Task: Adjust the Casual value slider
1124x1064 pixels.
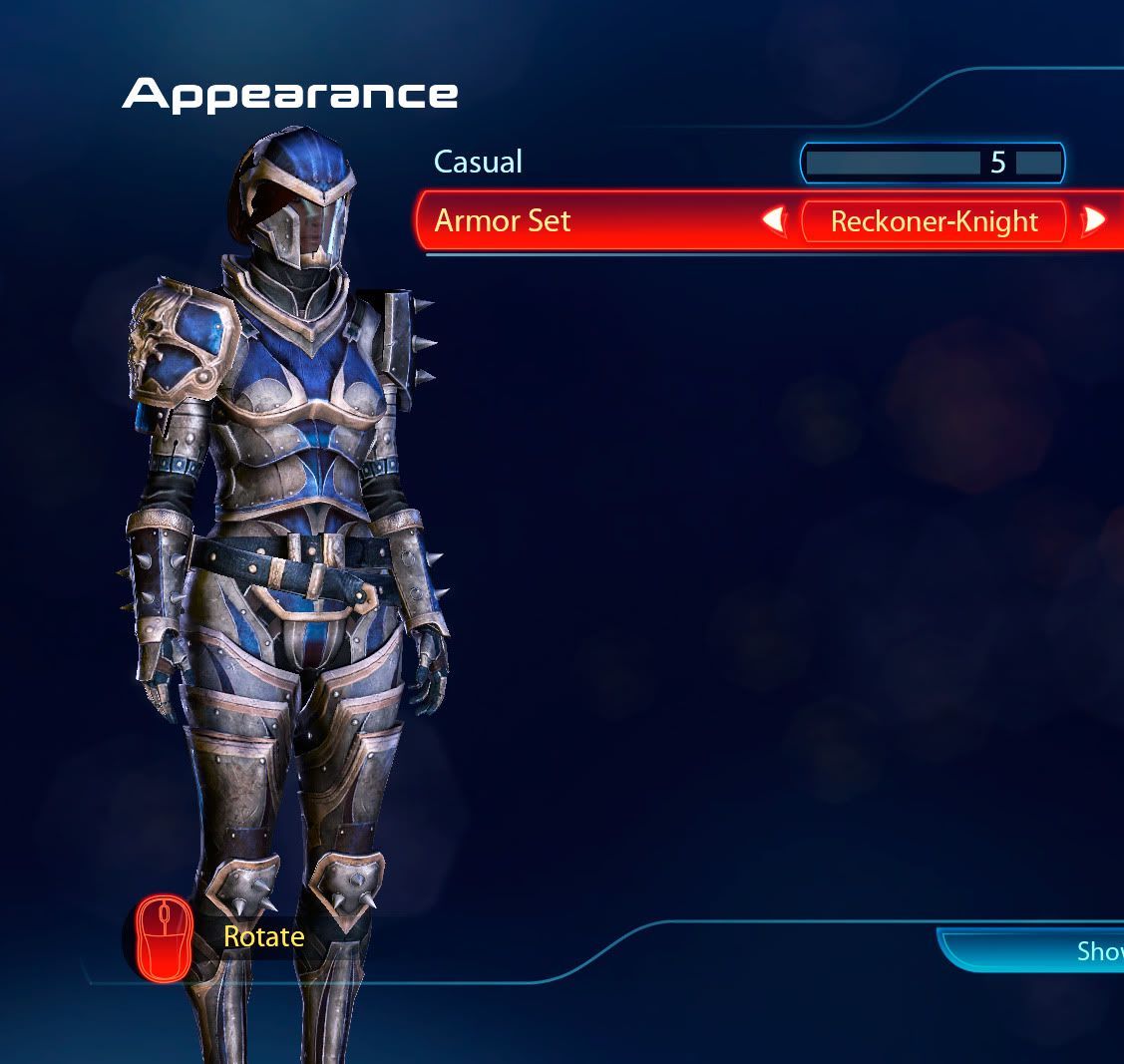Action: point(932,164)
